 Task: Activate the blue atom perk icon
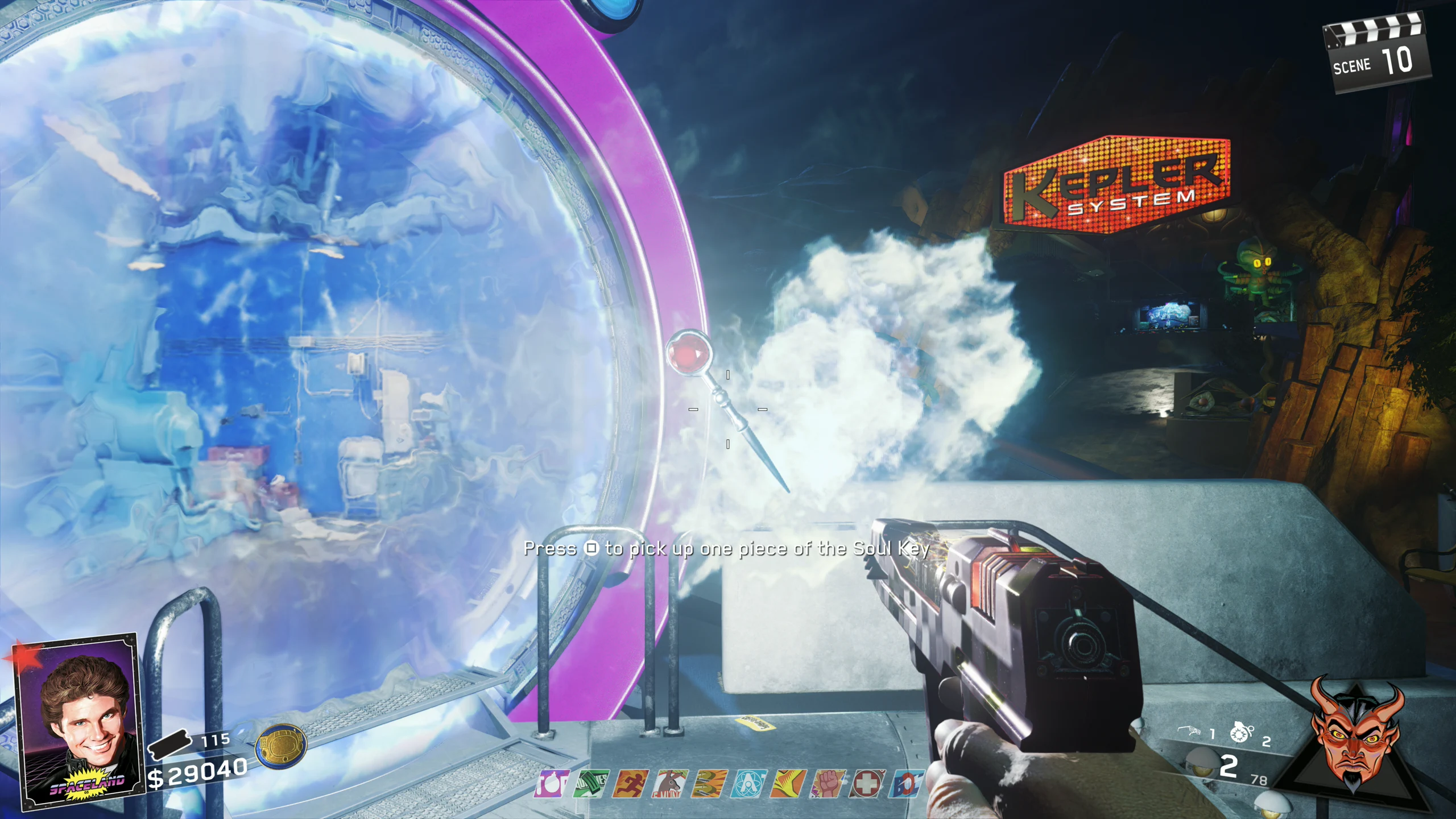click(749, 784)
